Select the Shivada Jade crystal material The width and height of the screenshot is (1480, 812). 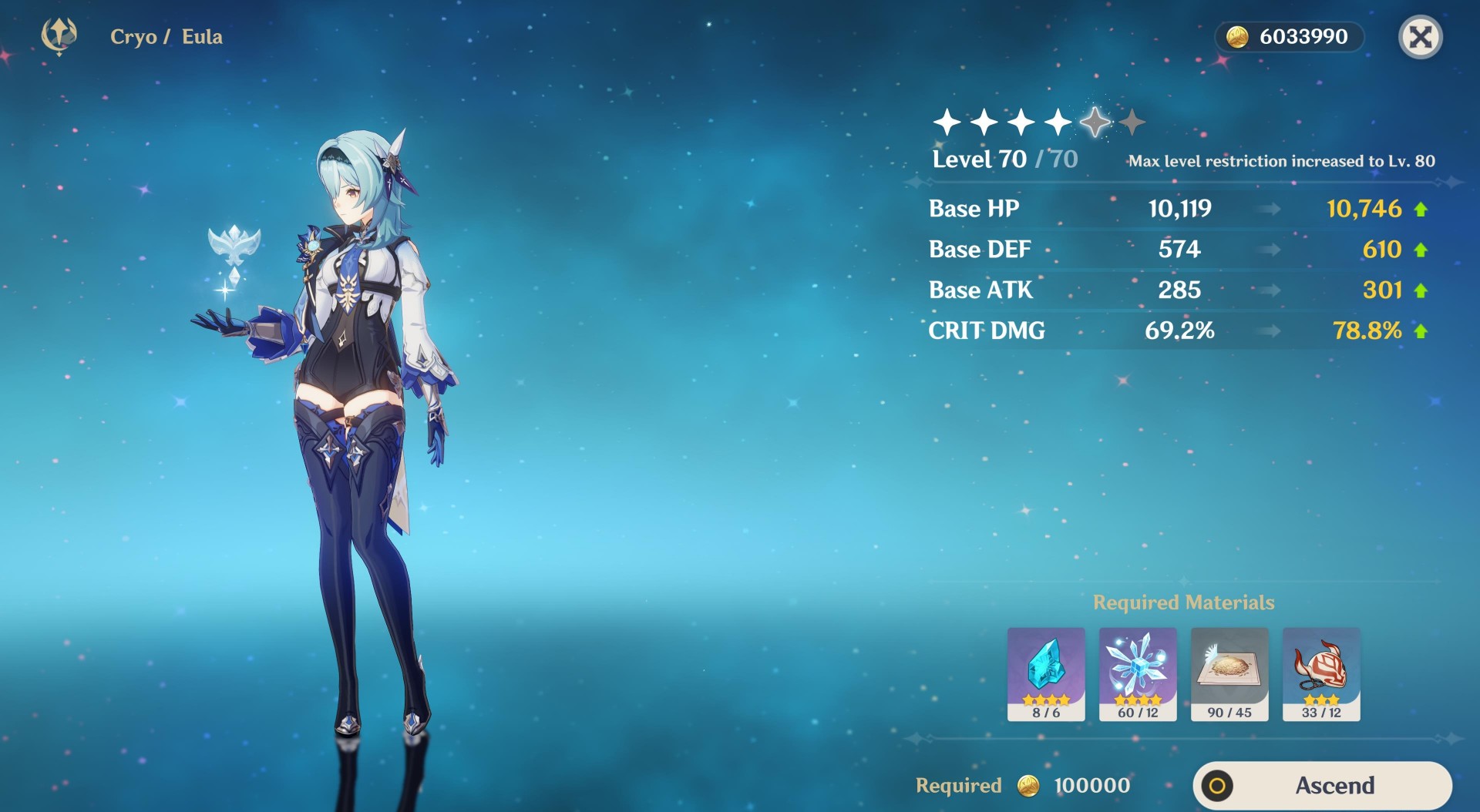pos(1046,674)
